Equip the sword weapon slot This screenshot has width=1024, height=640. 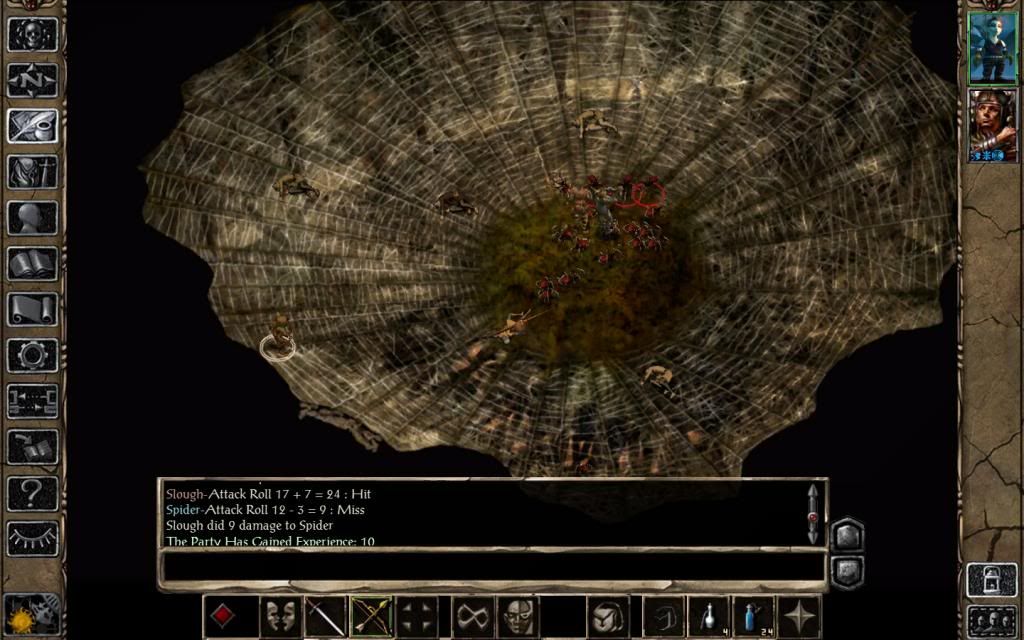coord(325,616)
